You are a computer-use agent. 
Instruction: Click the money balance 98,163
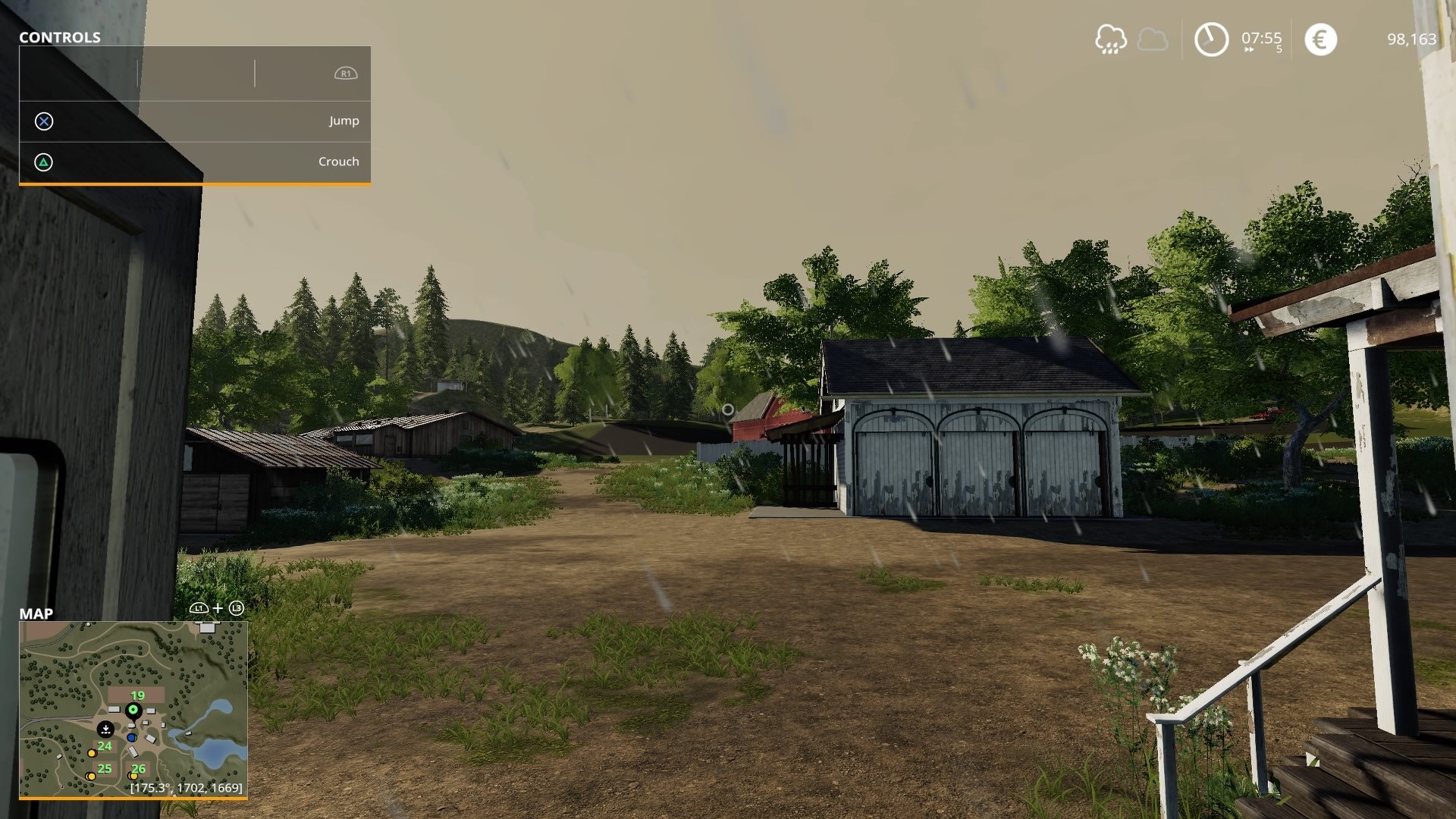1413,39
